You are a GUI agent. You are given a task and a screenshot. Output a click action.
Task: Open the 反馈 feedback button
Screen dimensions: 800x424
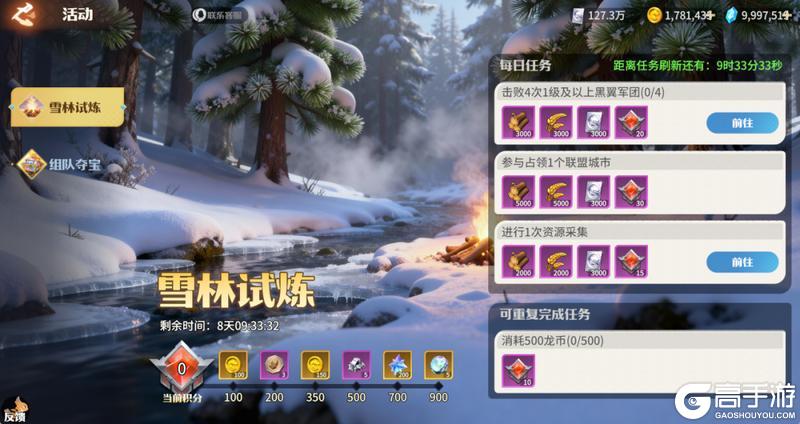[x=14, y=412]
